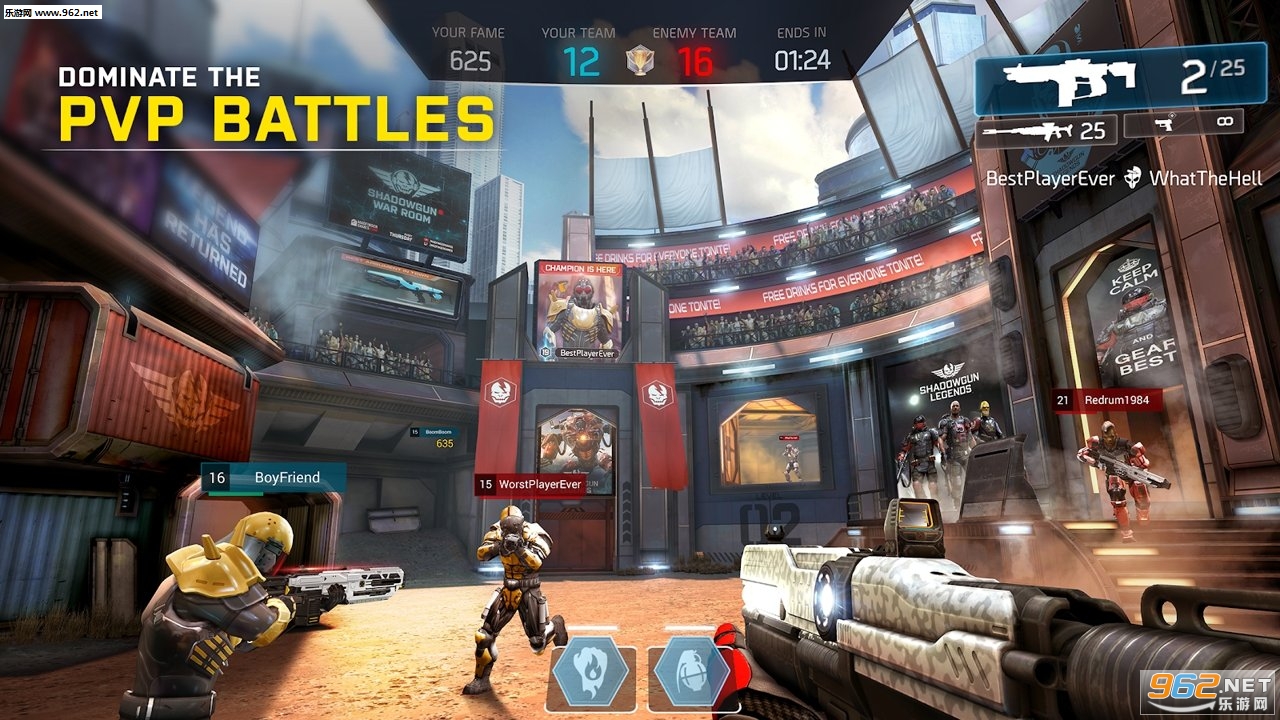Switch to the rifle with 25 ammo
This screenshot has height=720, width=1280.
pos(1045,131)
